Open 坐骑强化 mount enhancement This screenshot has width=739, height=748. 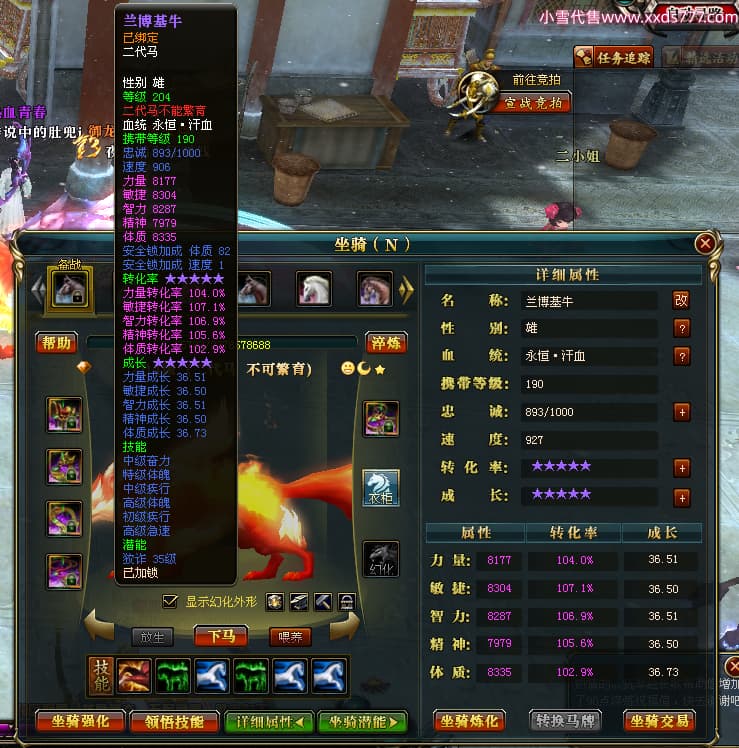tap(80, 721)
